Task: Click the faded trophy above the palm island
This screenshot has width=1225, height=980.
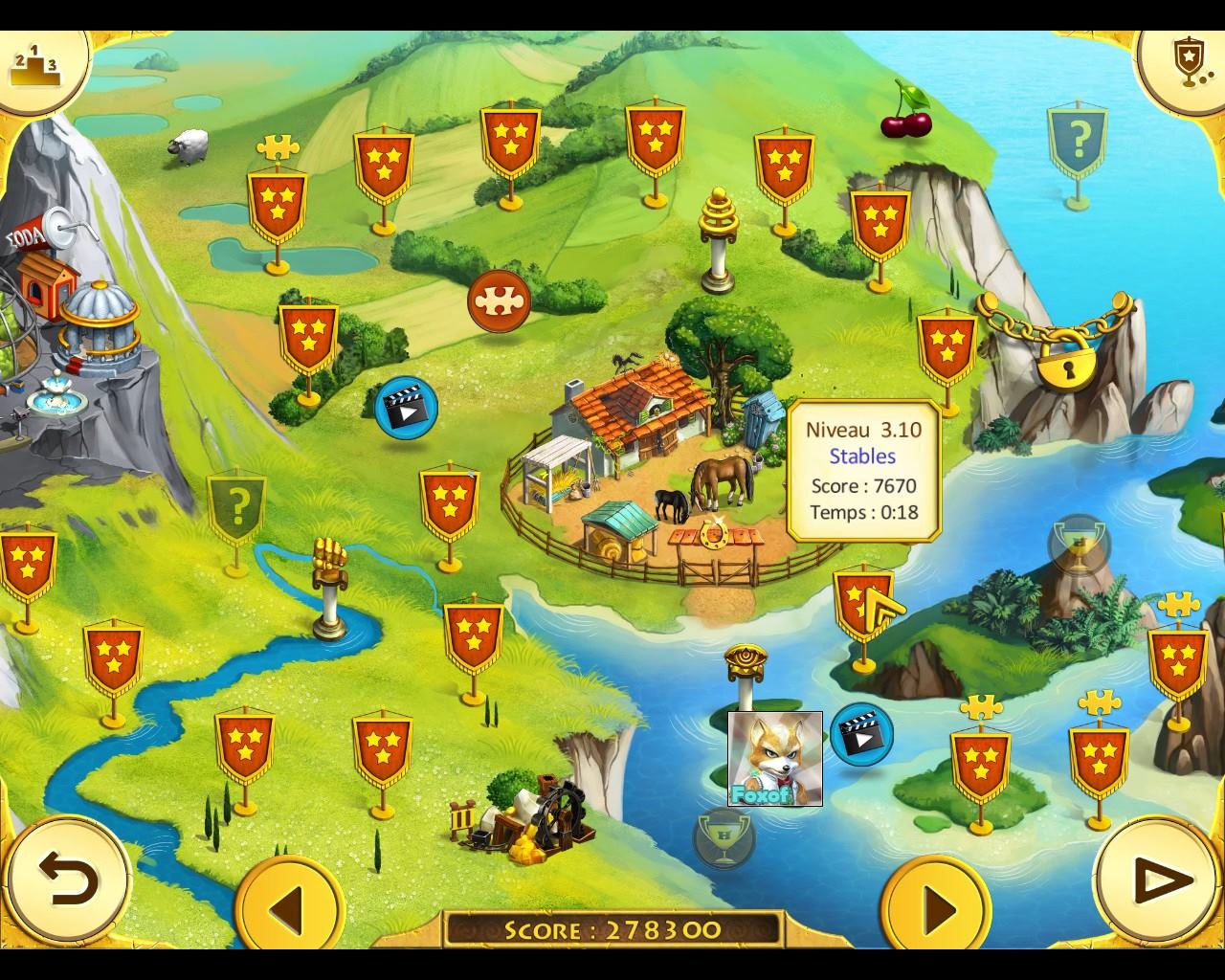Action: click(1079, 547)
